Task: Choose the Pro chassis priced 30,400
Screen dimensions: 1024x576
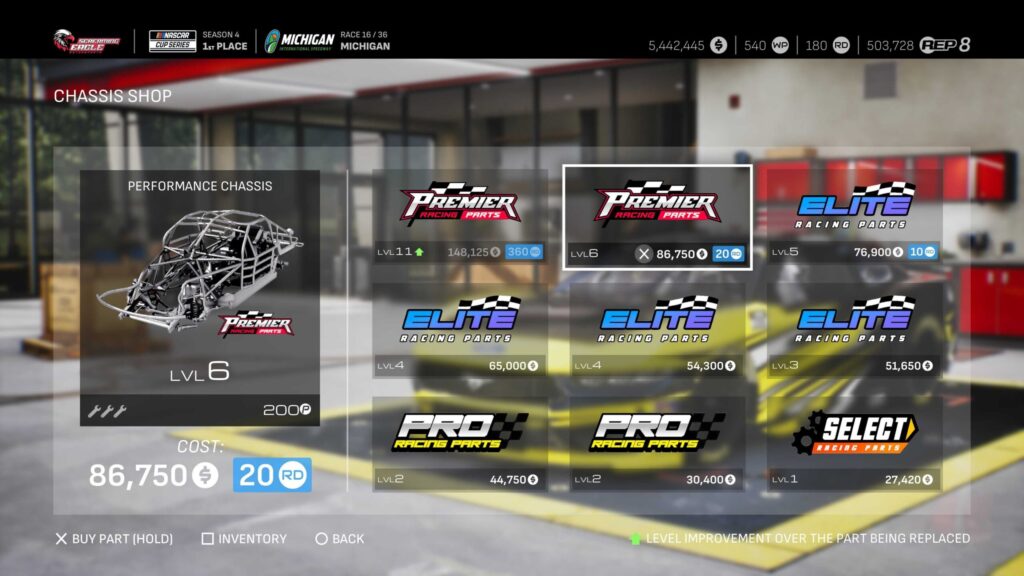Action: point(657,444)
